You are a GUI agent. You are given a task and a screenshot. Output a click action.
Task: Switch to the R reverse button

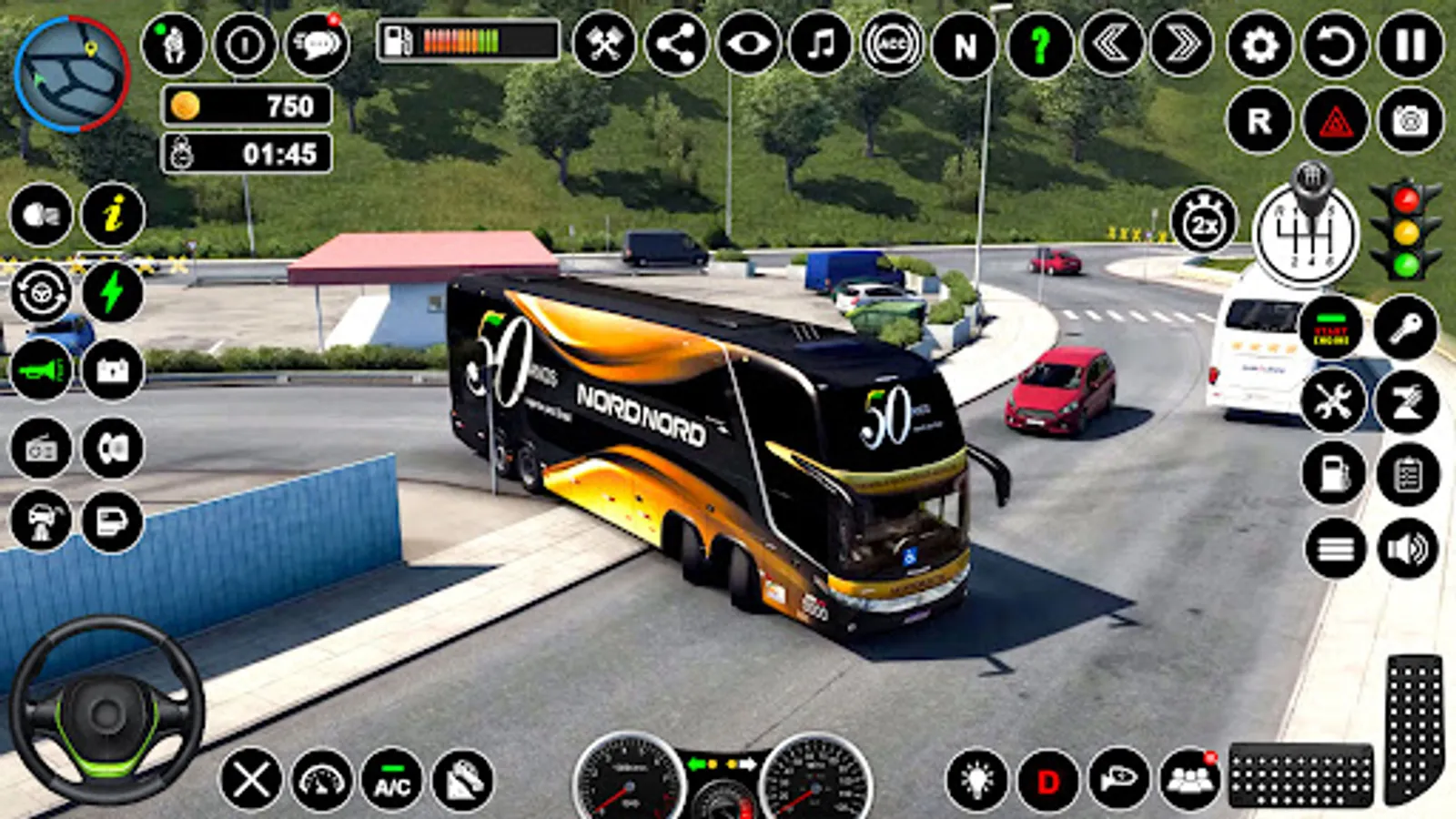pos(1259,120)
